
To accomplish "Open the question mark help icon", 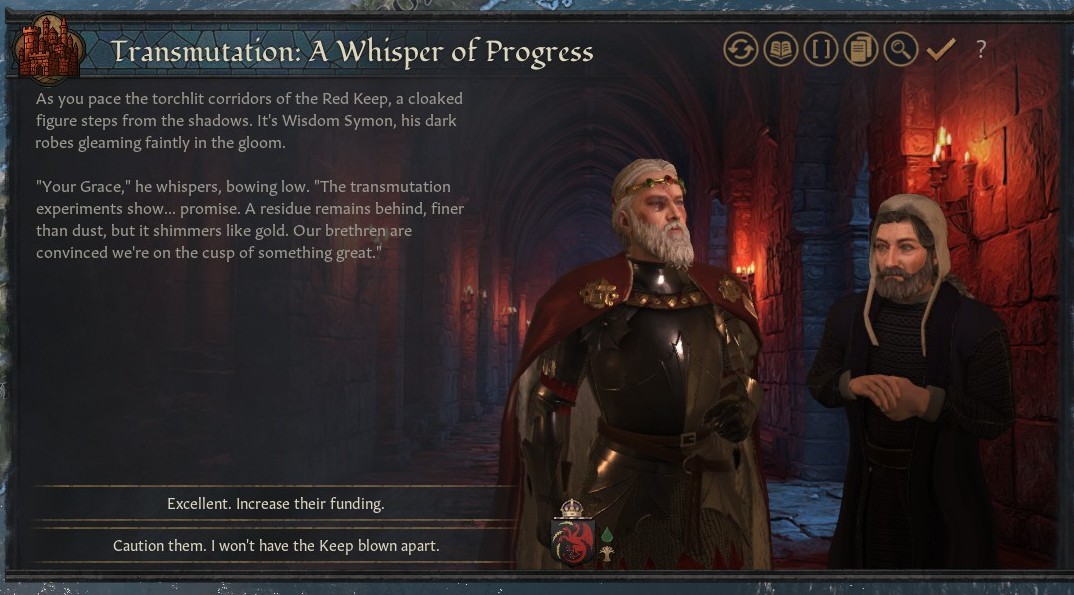I will click(981, 49).
